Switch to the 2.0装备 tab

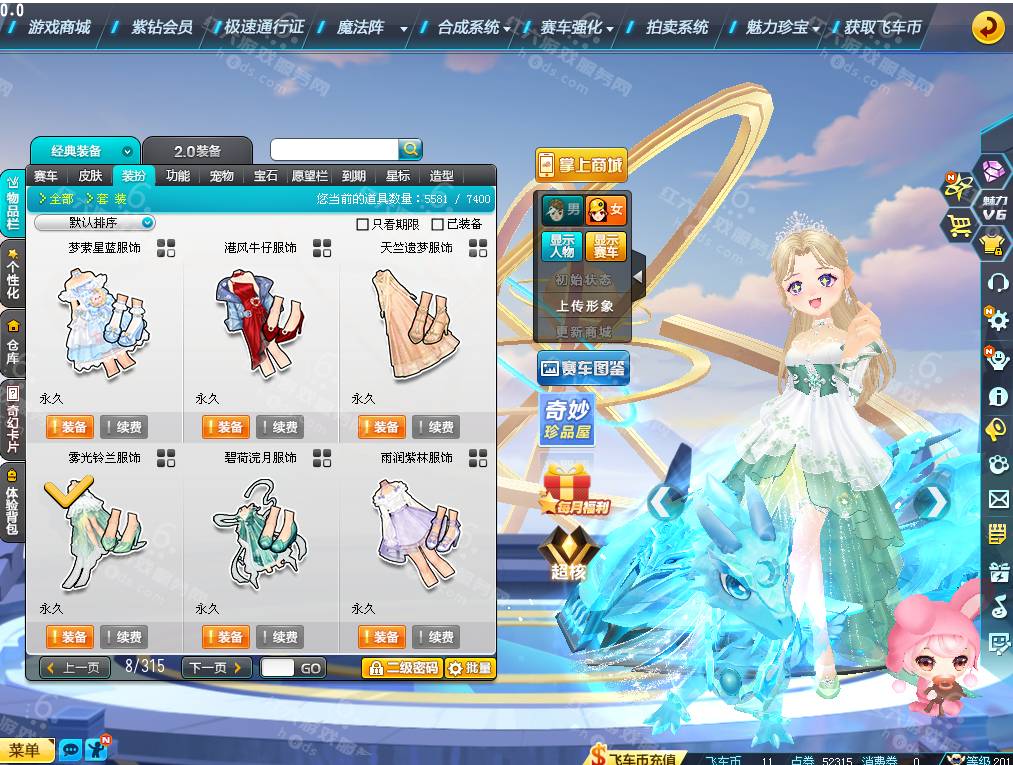[x=197, y=151]
